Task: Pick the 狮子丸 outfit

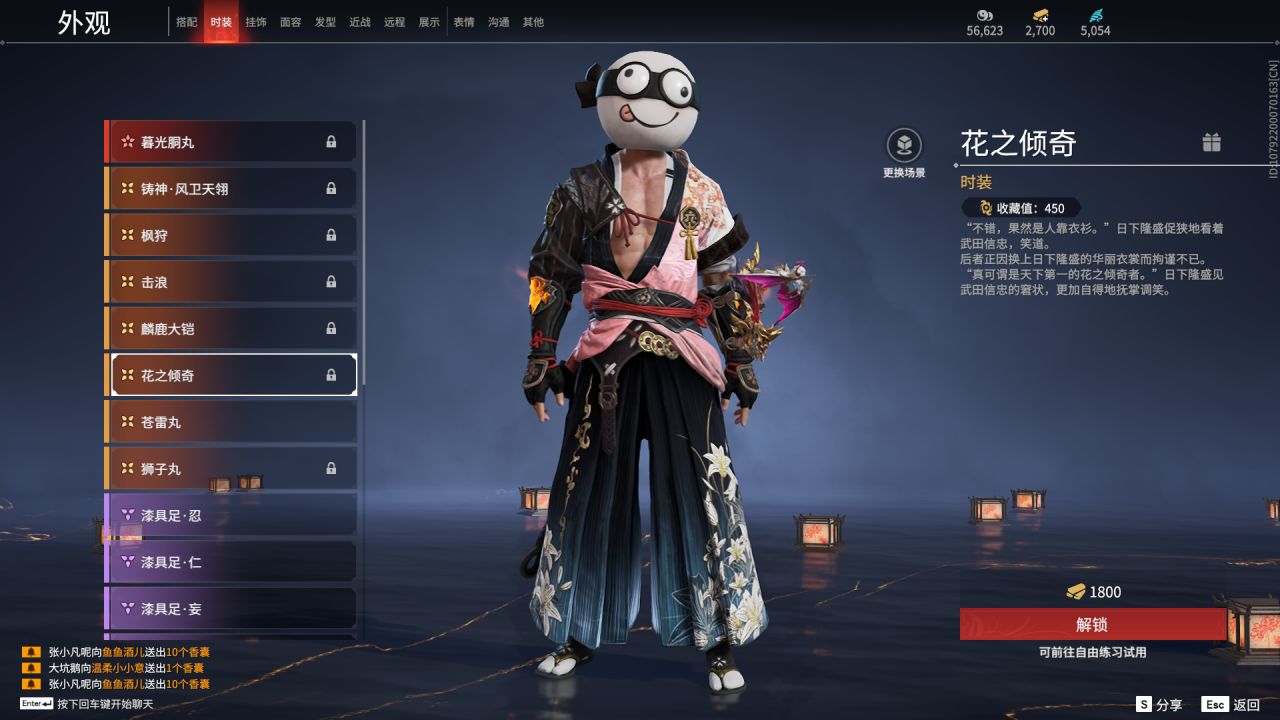Action: click(x=231, y=469)
